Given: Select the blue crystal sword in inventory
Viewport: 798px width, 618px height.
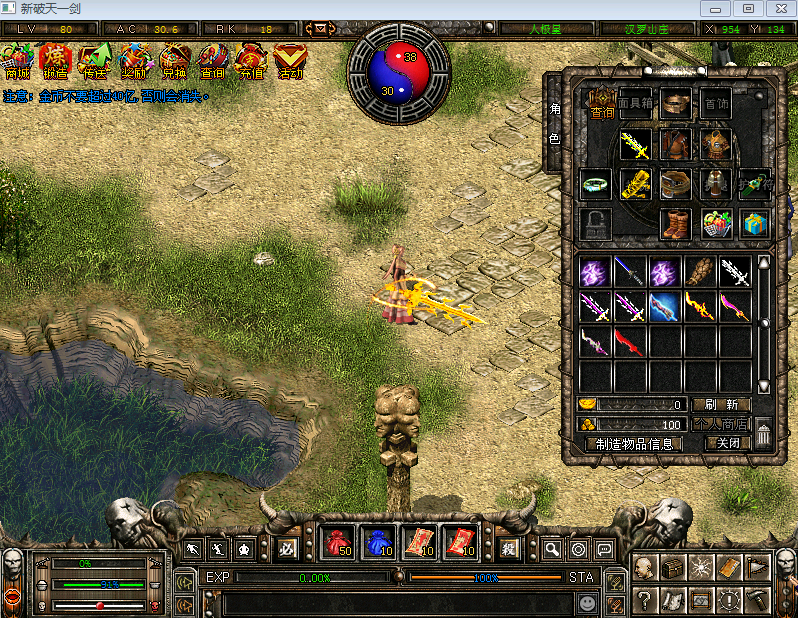Looking at the screenshot, I should point(665,306).
